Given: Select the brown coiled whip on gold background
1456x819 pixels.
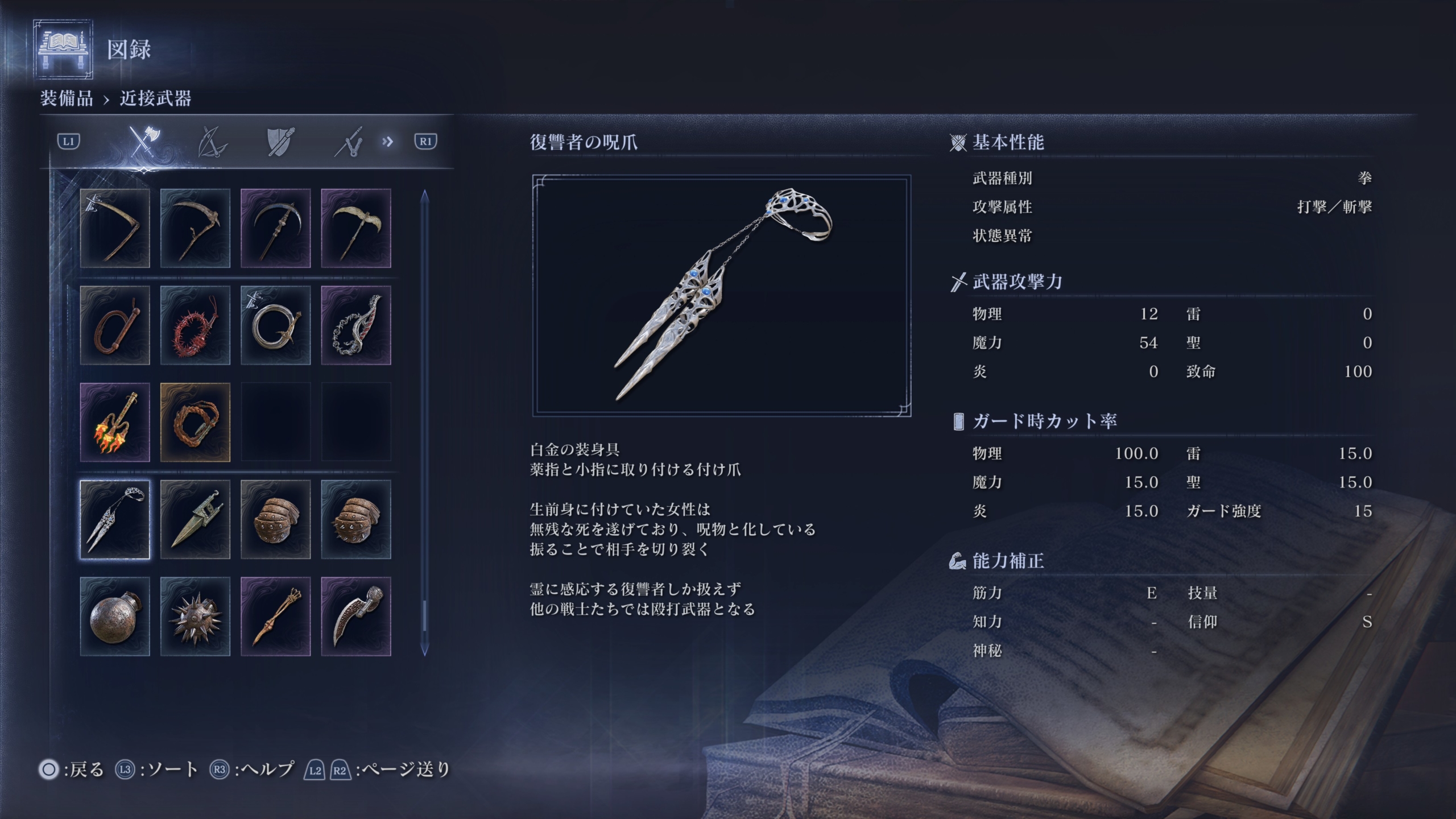Looking at the screenshot, I should [195, 422].
